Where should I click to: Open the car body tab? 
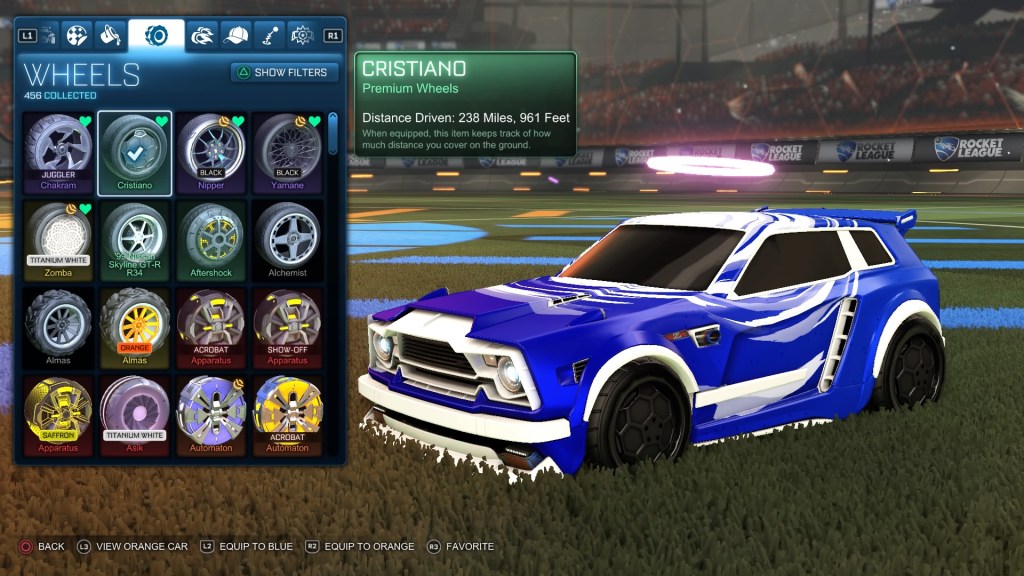click(45, 35)
